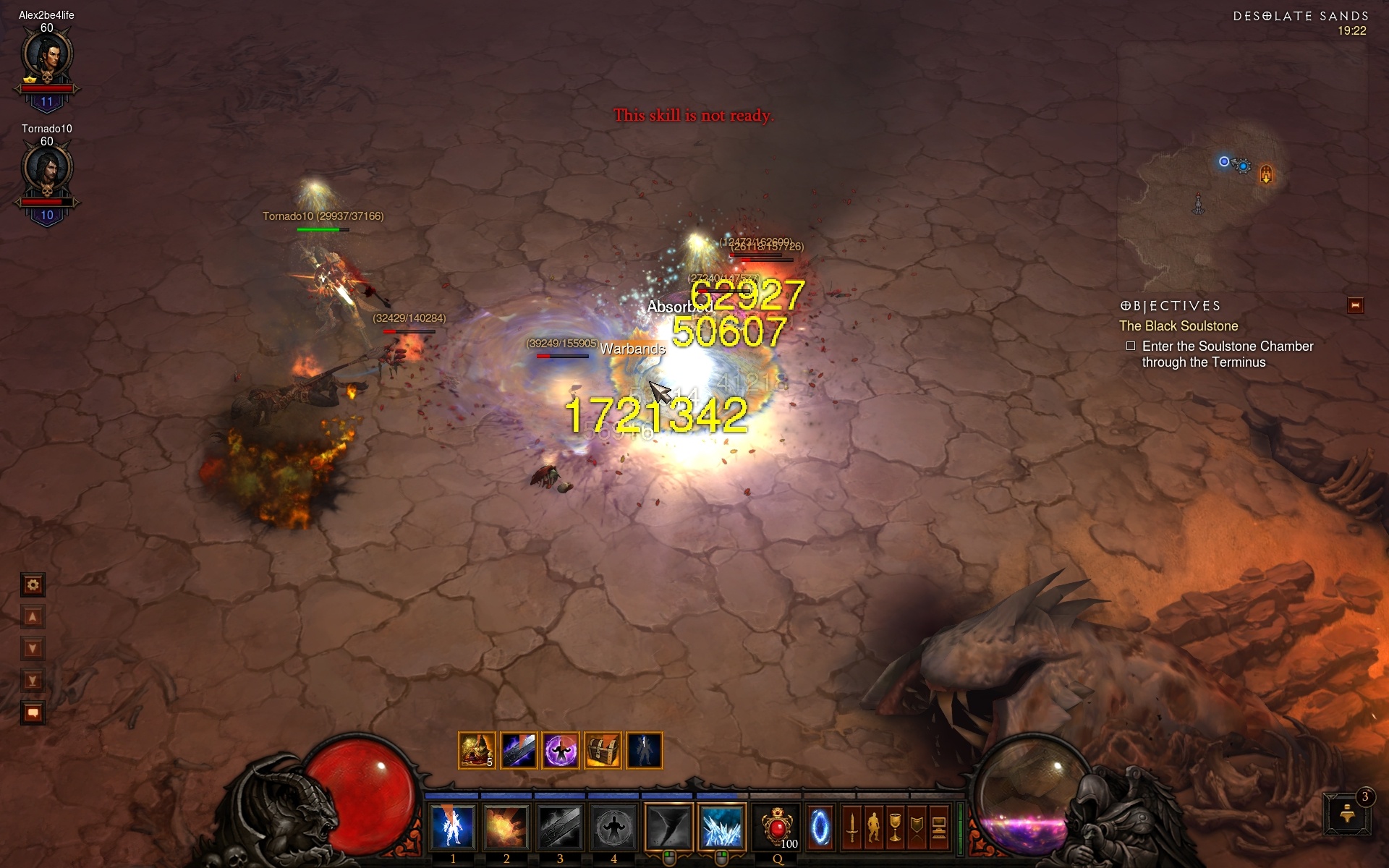Jump chat to bottom with barred arrow

point(33,680)
